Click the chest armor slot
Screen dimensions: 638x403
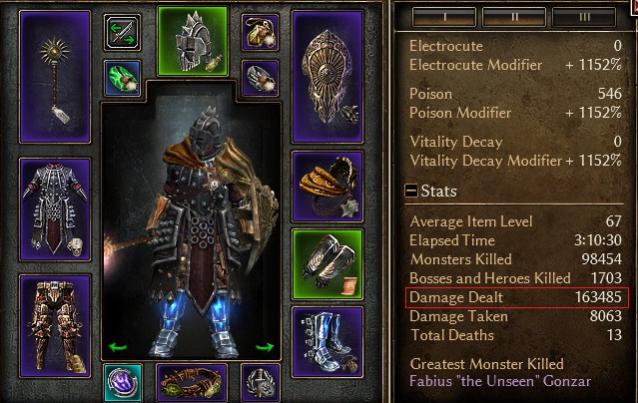pos(55,206)
